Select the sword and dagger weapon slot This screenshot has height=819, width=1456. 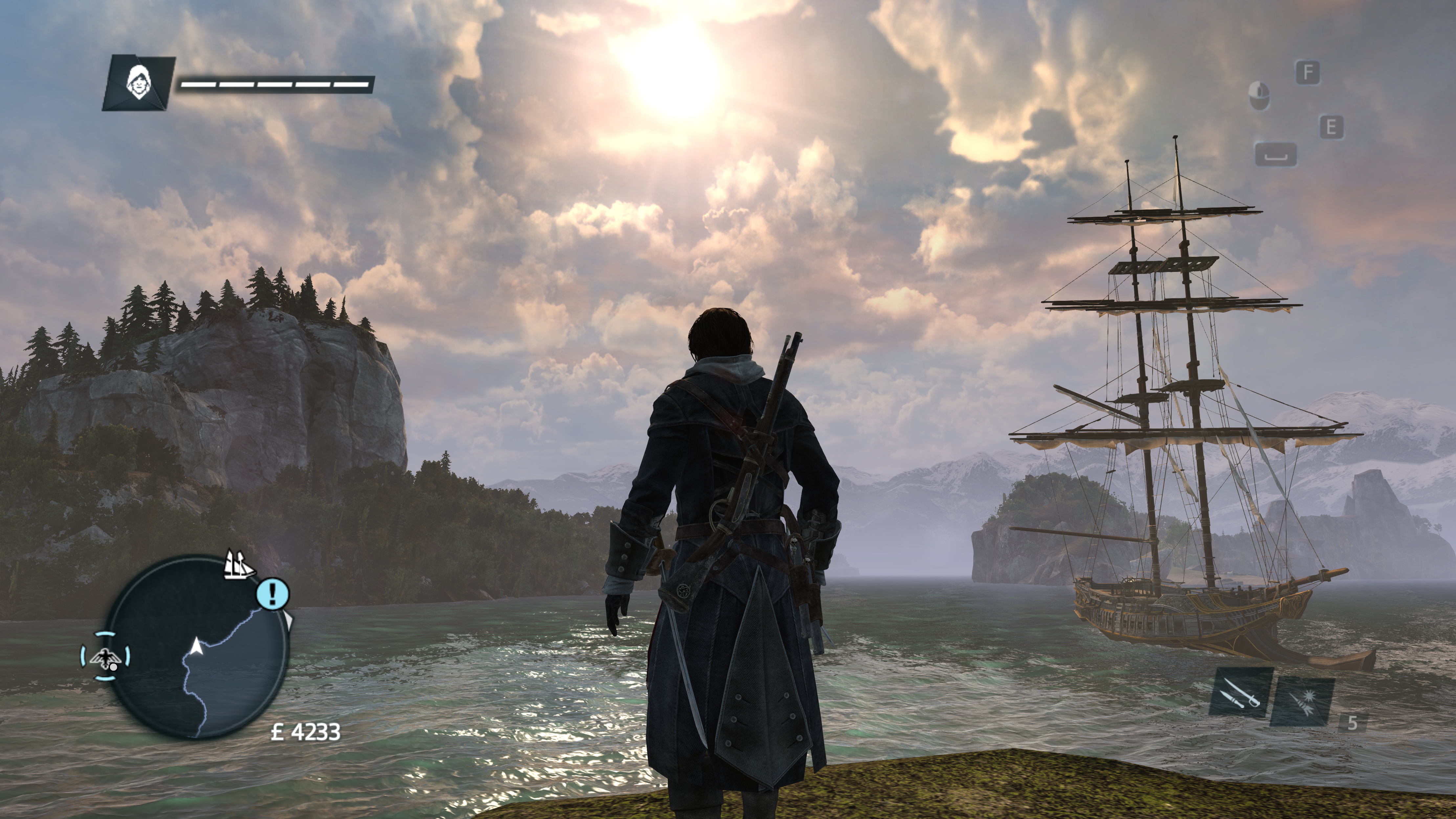[1241, 692]
